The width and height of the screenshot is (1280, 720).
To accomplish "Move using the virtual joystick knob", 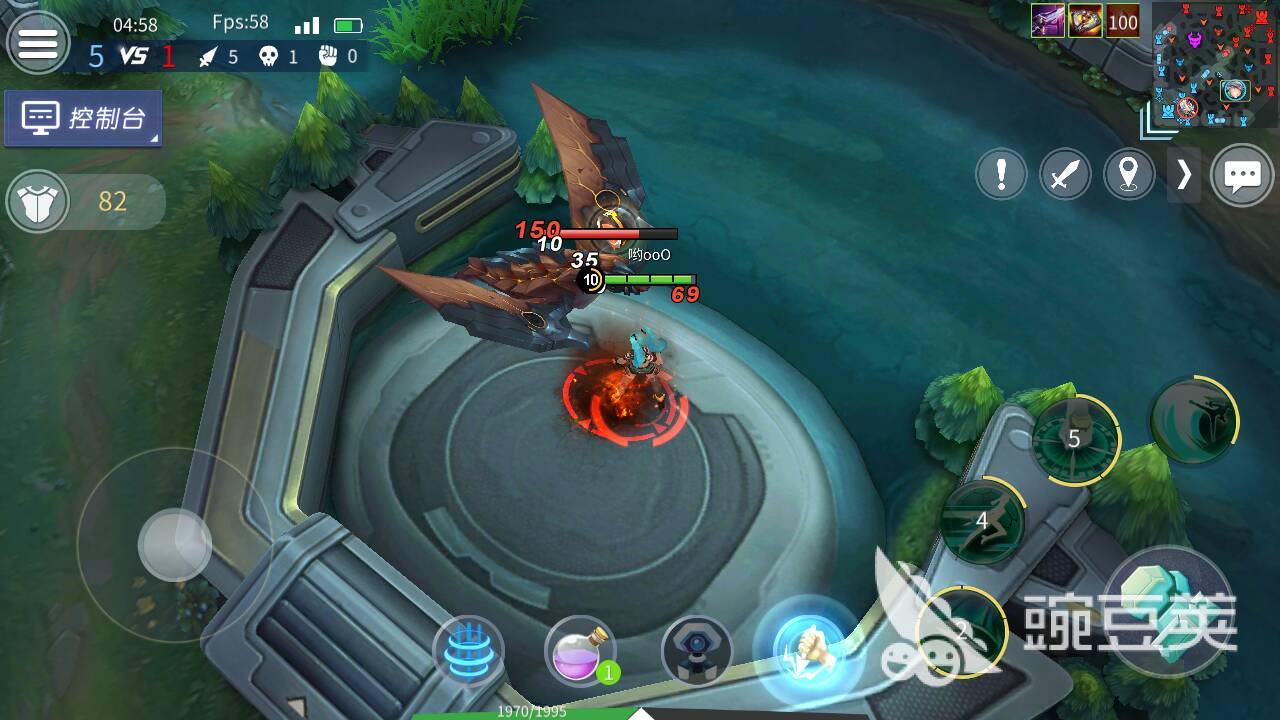I will (175, 545).
